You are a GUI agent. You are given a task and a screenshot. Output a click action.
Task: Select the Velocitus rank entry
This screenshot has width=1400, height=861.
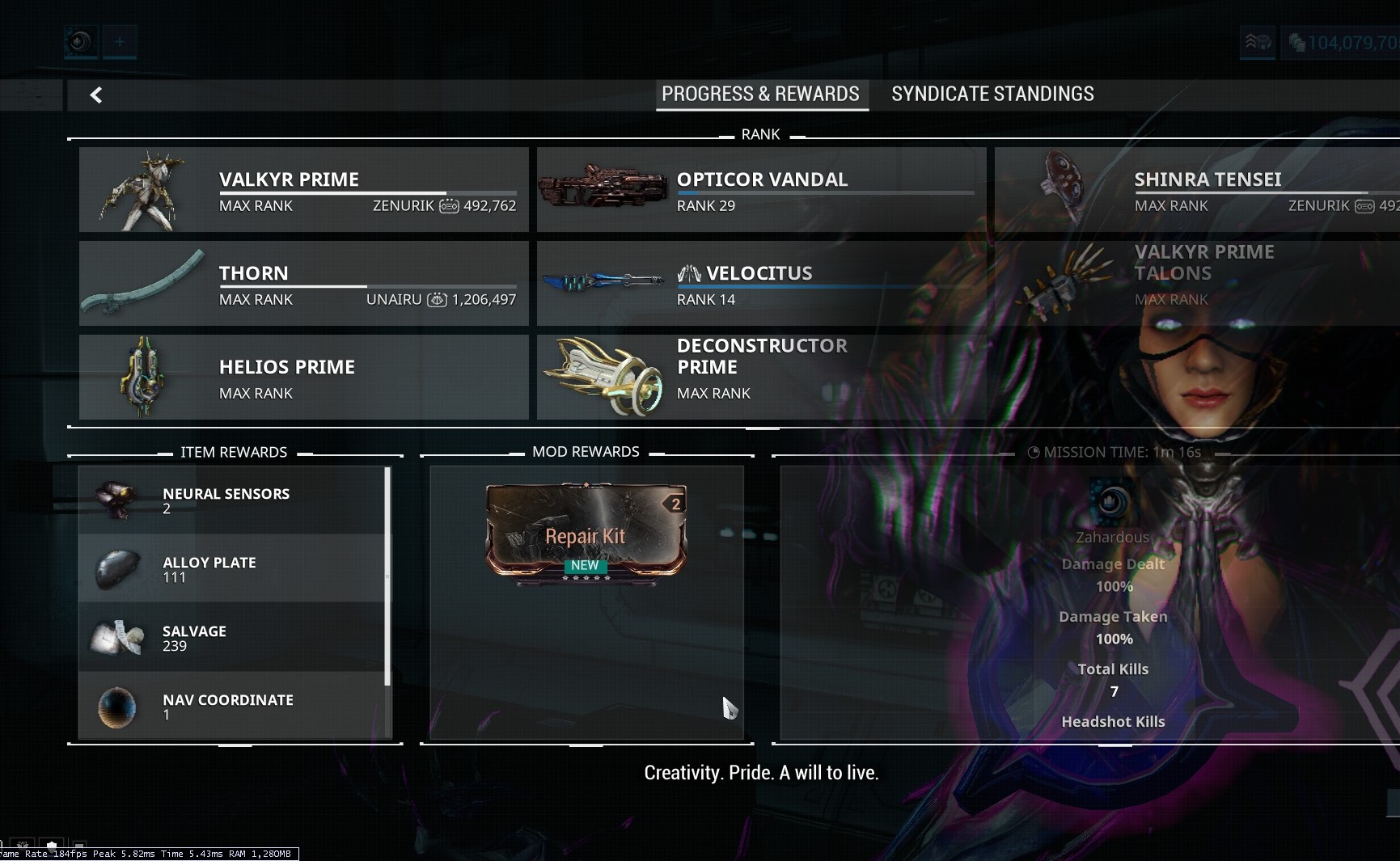[761, 284]
